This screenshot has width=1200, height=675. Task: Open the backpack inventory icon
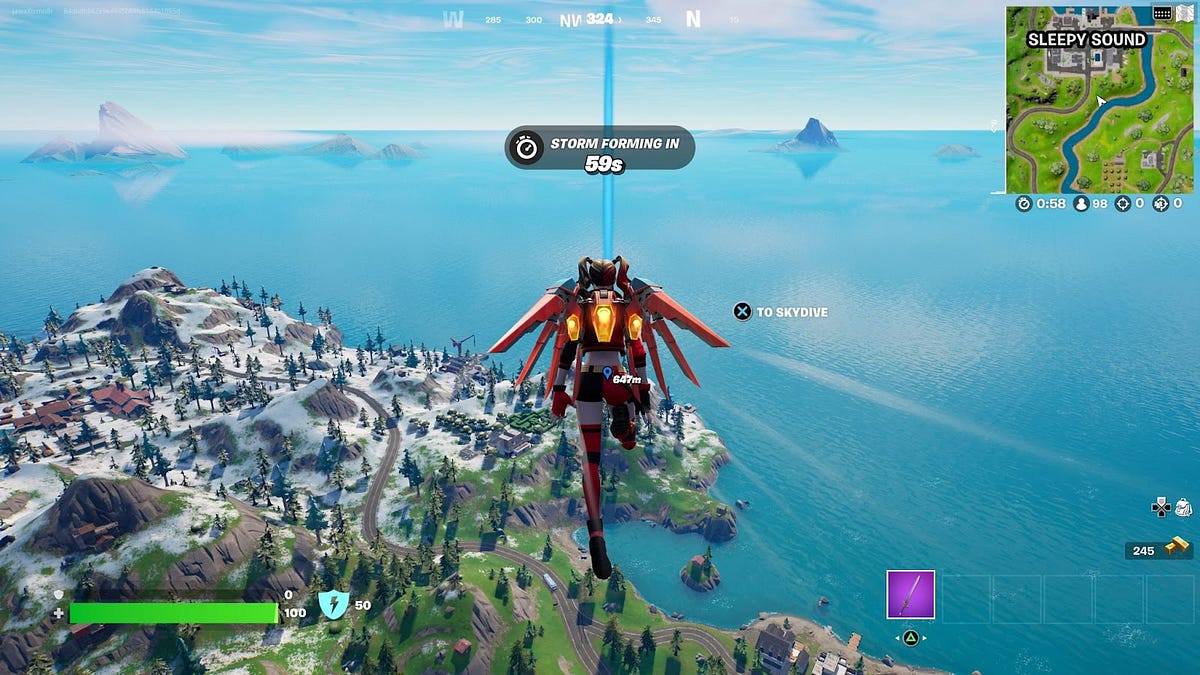coord(1183,508)
